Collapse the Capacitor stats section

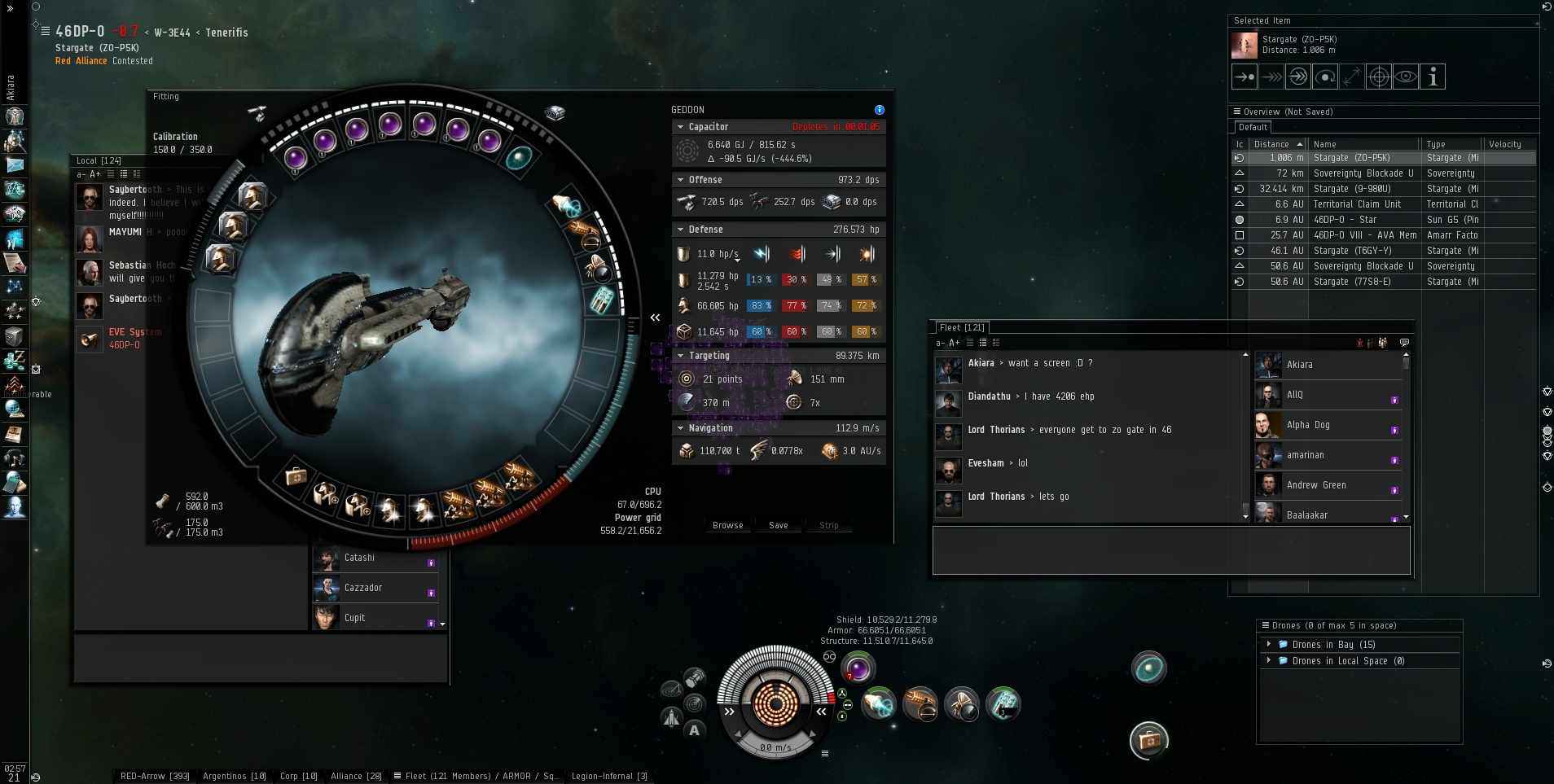681,127
